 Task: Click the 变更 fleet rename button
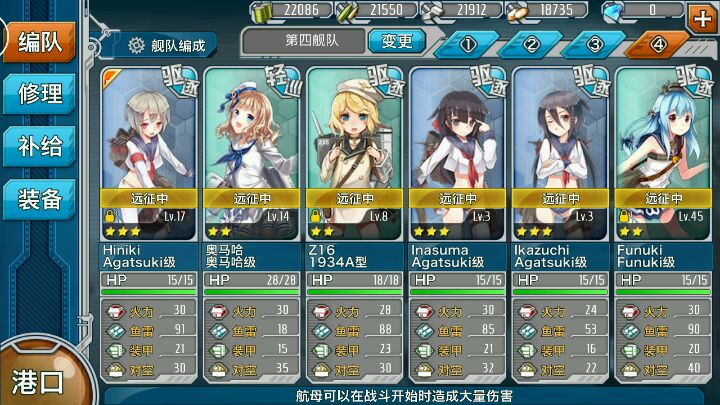396,42
